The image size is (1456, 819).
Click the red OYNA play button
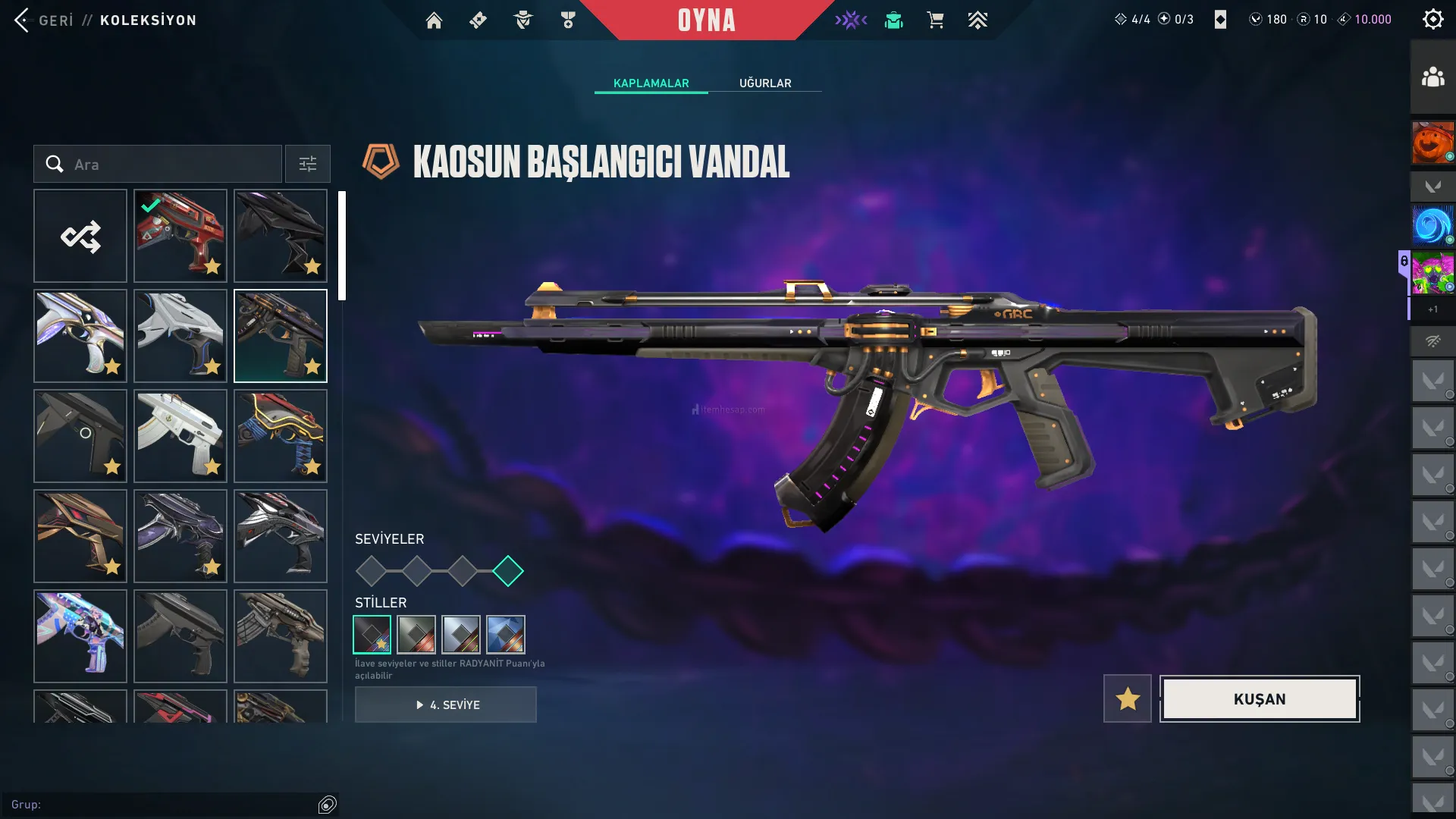click(706, 20)
